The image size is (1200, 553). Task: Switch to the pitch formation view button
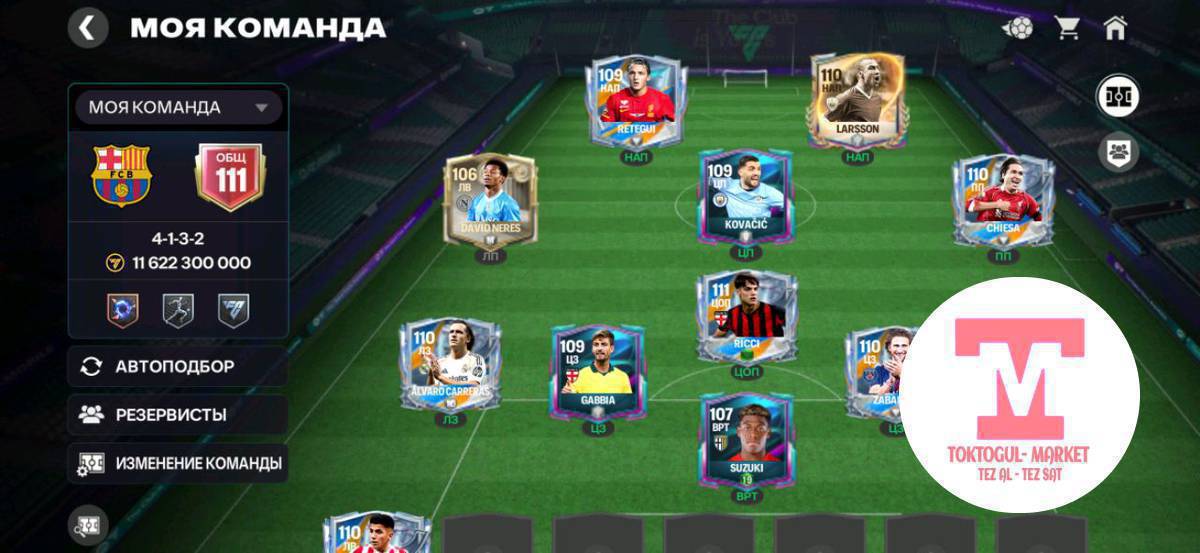pyautogui.click(x=1117, y=97)
